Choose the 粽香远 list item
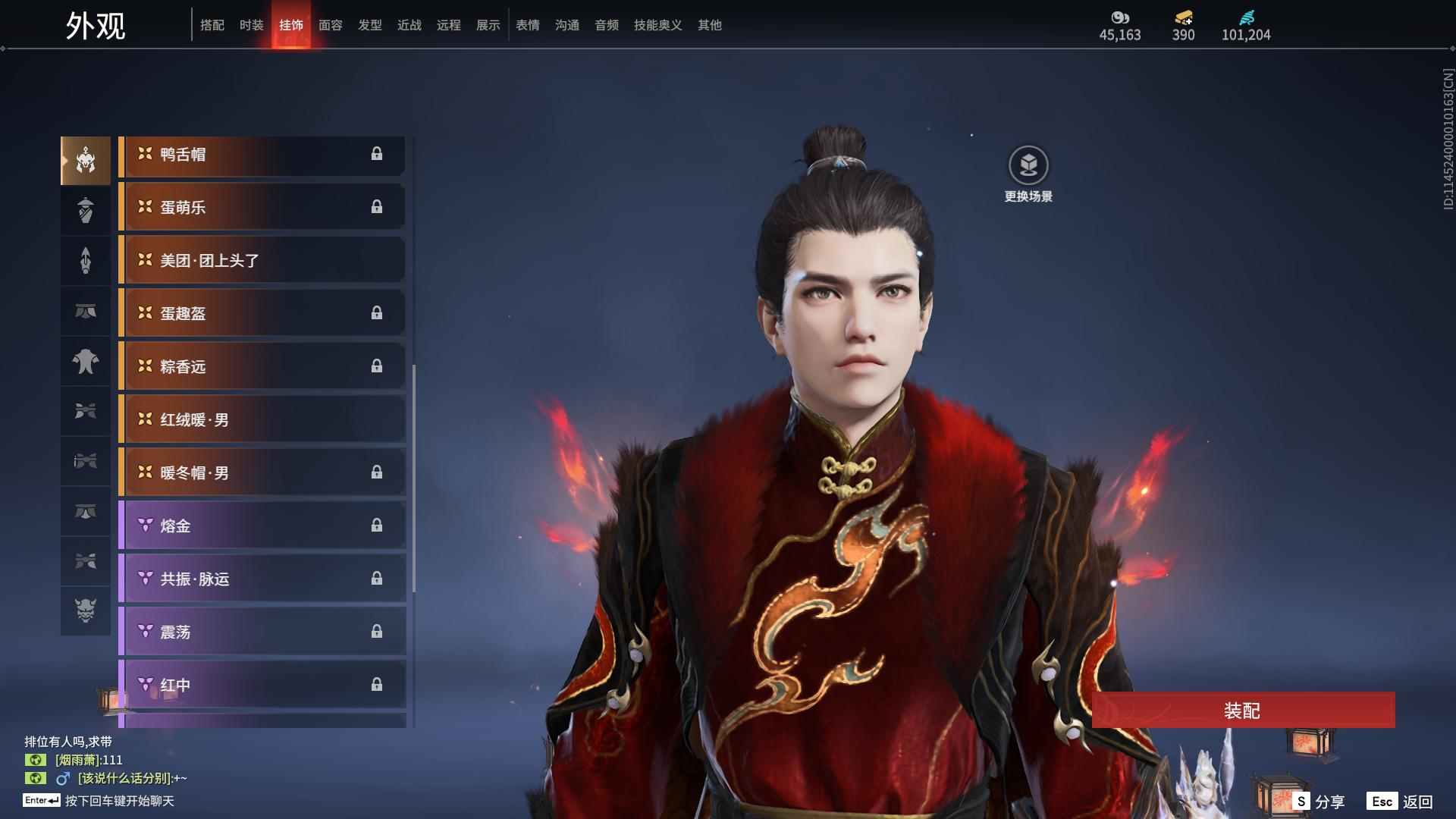 coord(262,367)
